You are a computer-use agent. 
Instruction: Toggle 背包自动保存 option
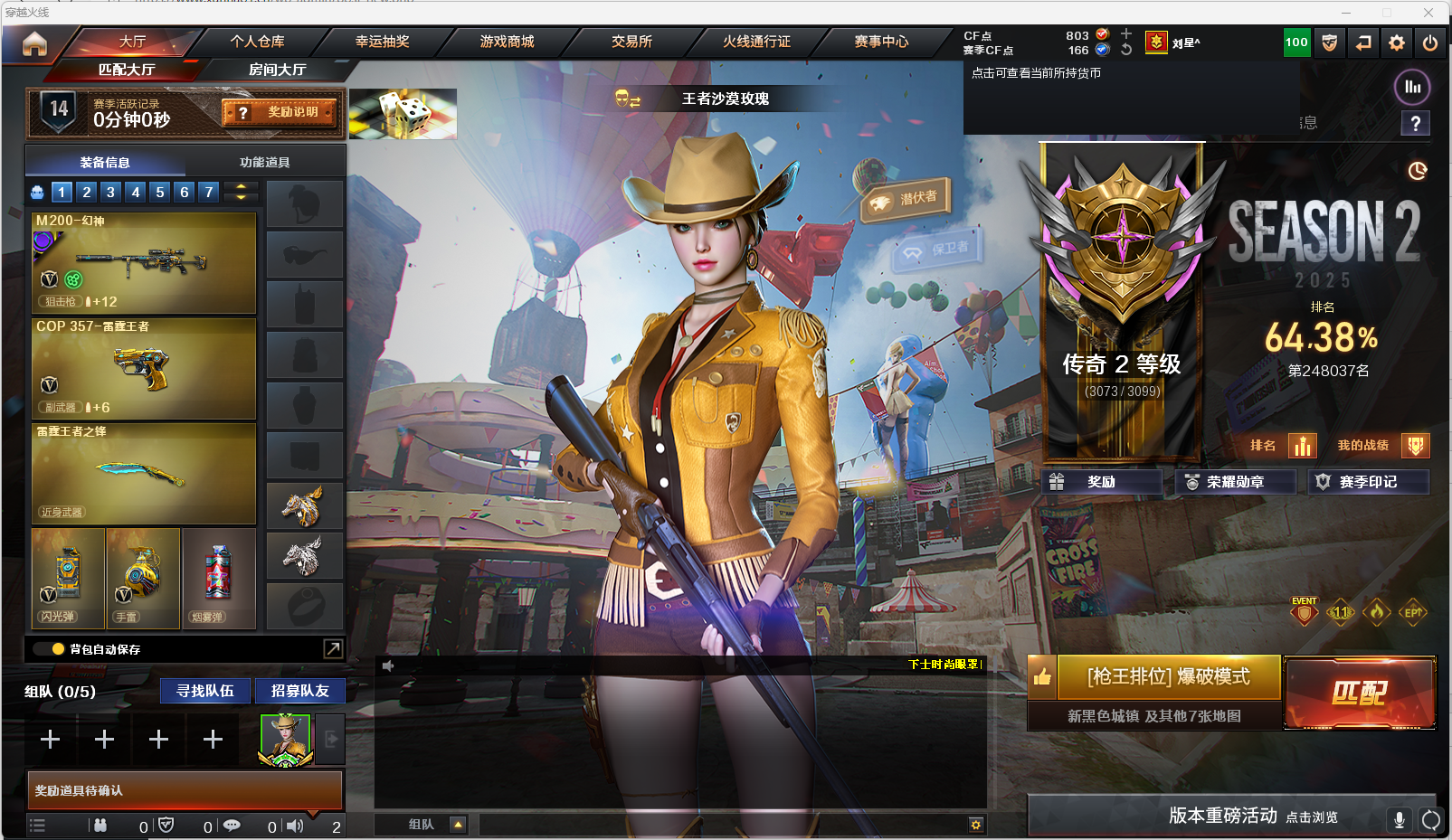[x=58, y=649]
